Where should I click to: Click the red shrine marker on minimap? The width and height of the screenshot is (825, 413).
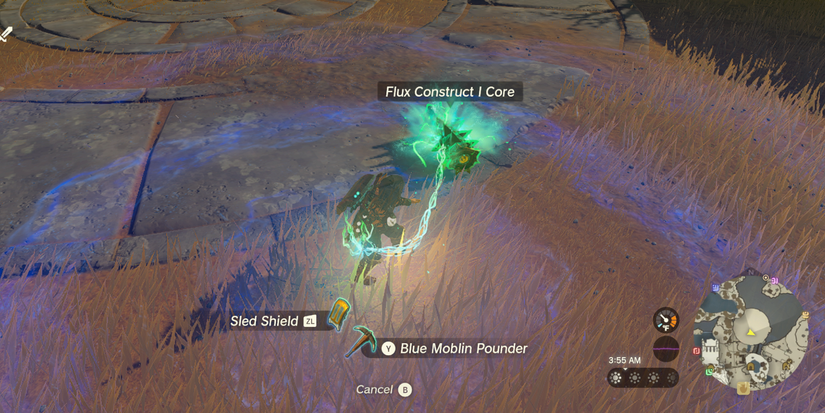(x=697, y=351)
